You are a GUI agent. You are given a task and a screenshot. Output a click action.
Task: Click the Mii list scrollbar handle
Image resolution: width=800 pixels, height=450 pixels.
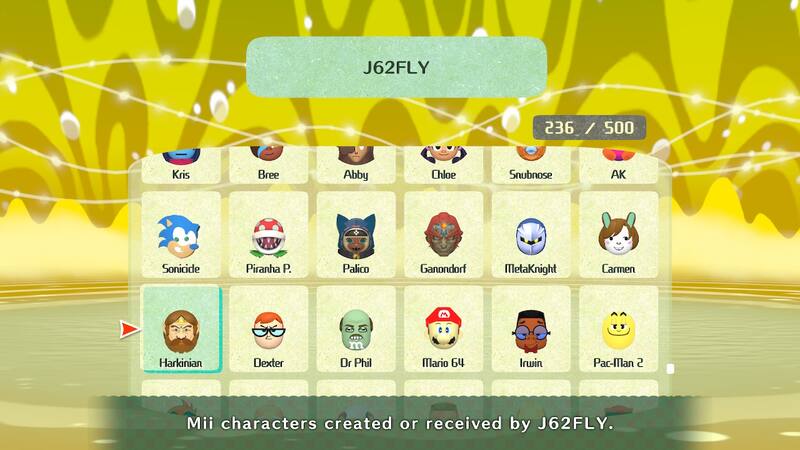tap(670, 368)
